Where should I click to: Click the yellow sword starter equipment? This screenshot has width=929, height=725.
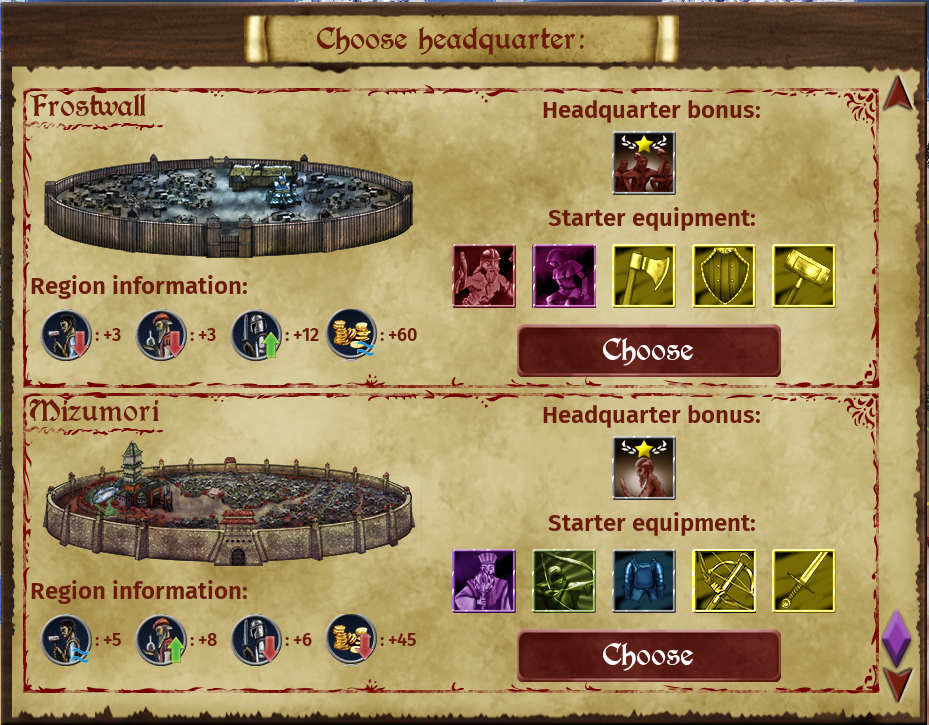(804, 581)
